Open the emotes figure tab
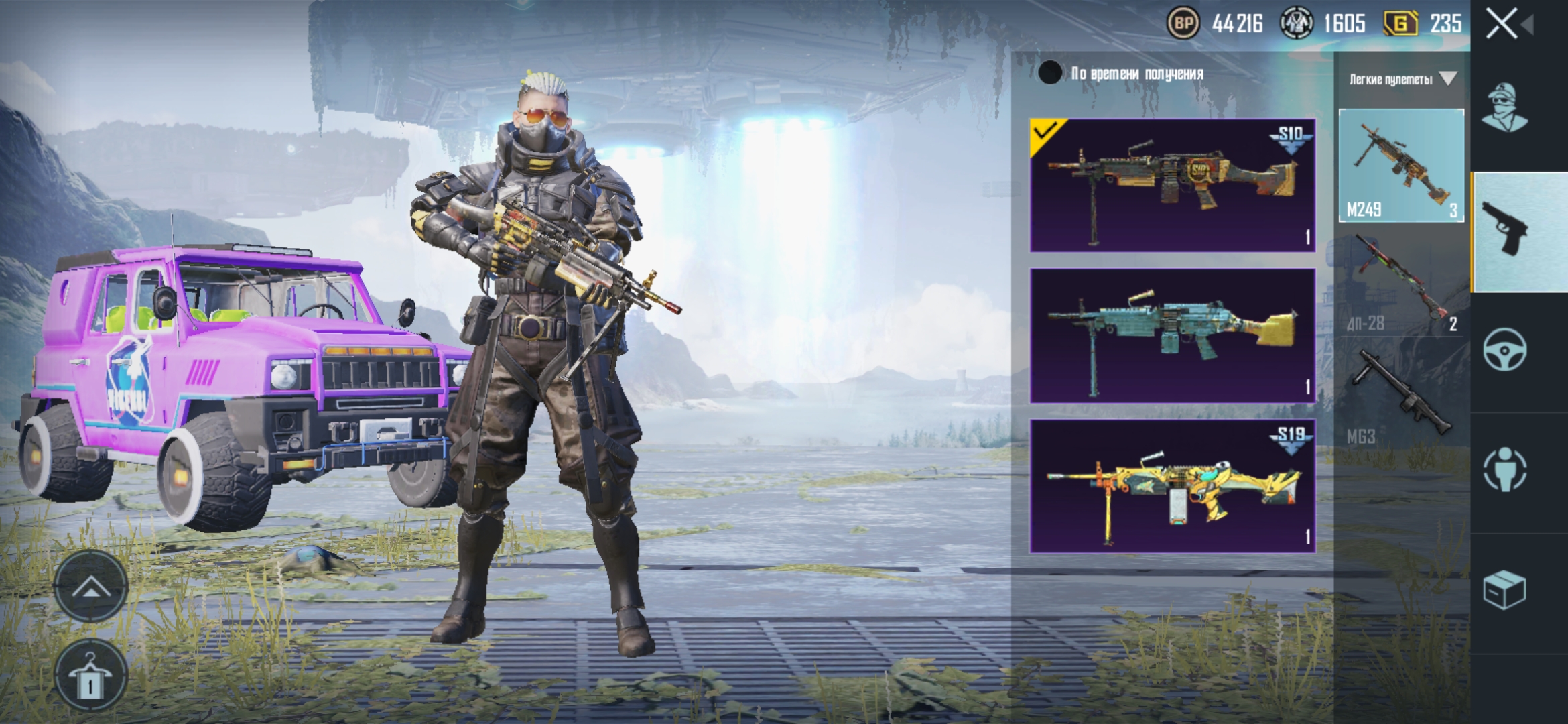1568x724 pixels. (x=1504, y=469)
